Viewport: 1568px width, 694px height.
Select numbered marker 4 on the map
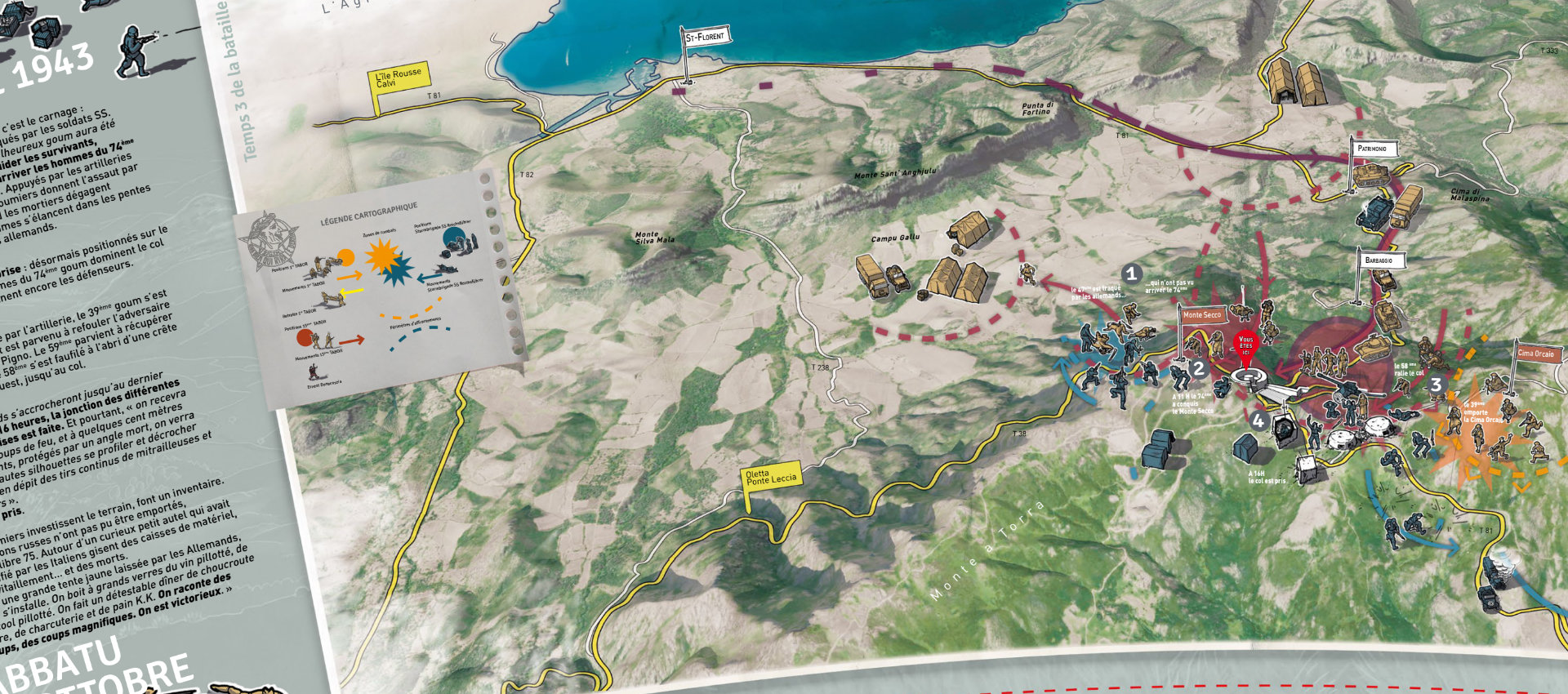pos(1258,420)
